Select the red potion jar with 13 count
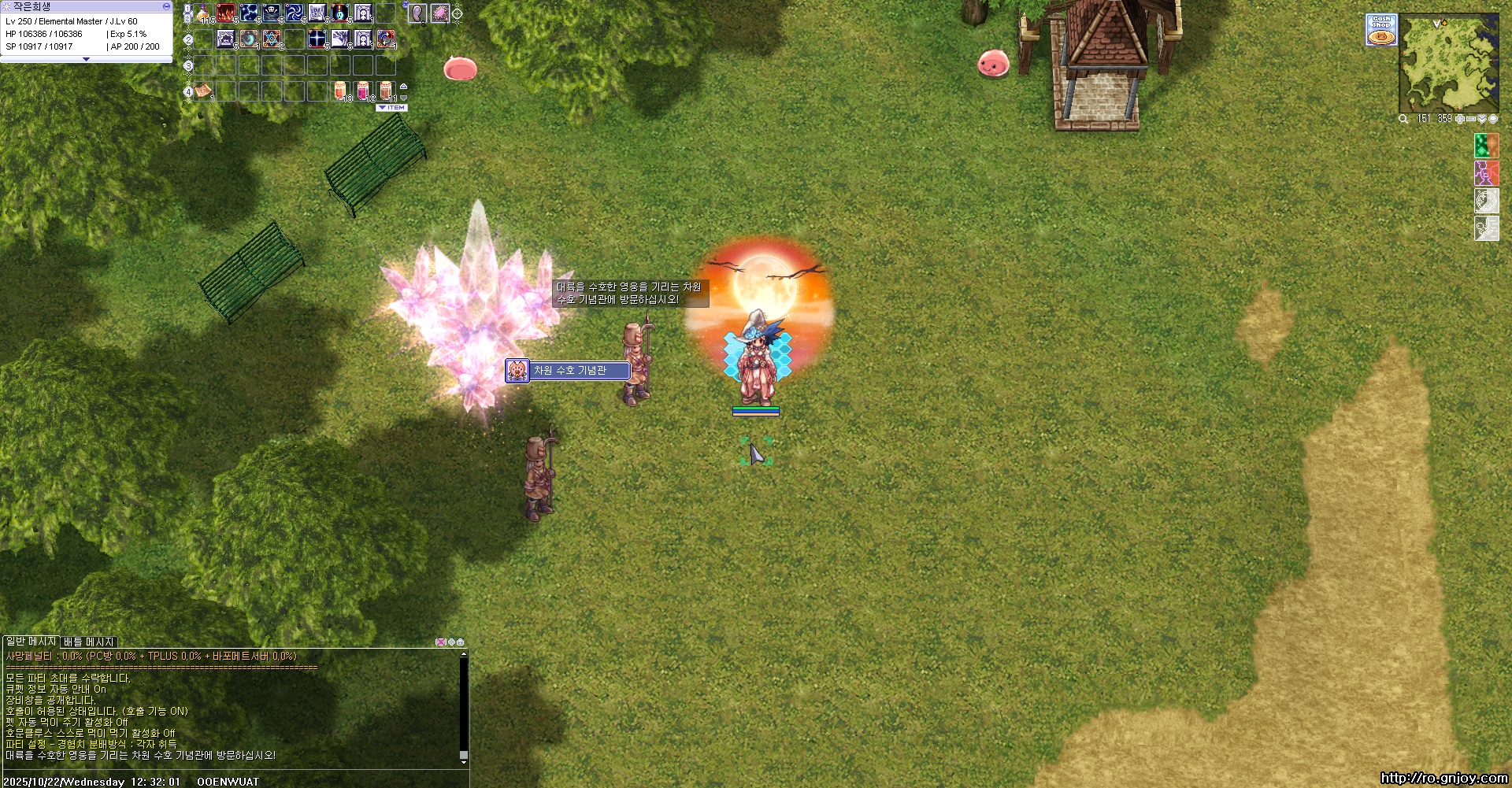 tap(340, 91)
